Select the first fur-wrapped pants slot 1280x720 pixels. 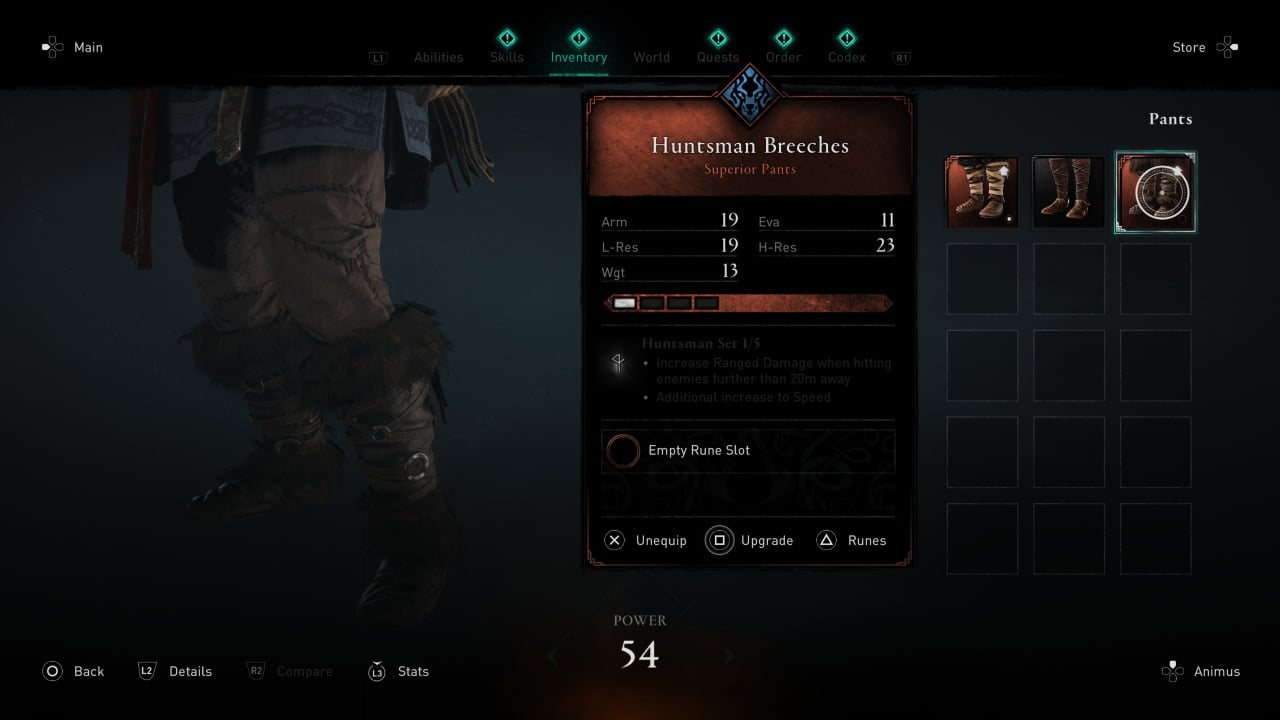pos(982,192)
